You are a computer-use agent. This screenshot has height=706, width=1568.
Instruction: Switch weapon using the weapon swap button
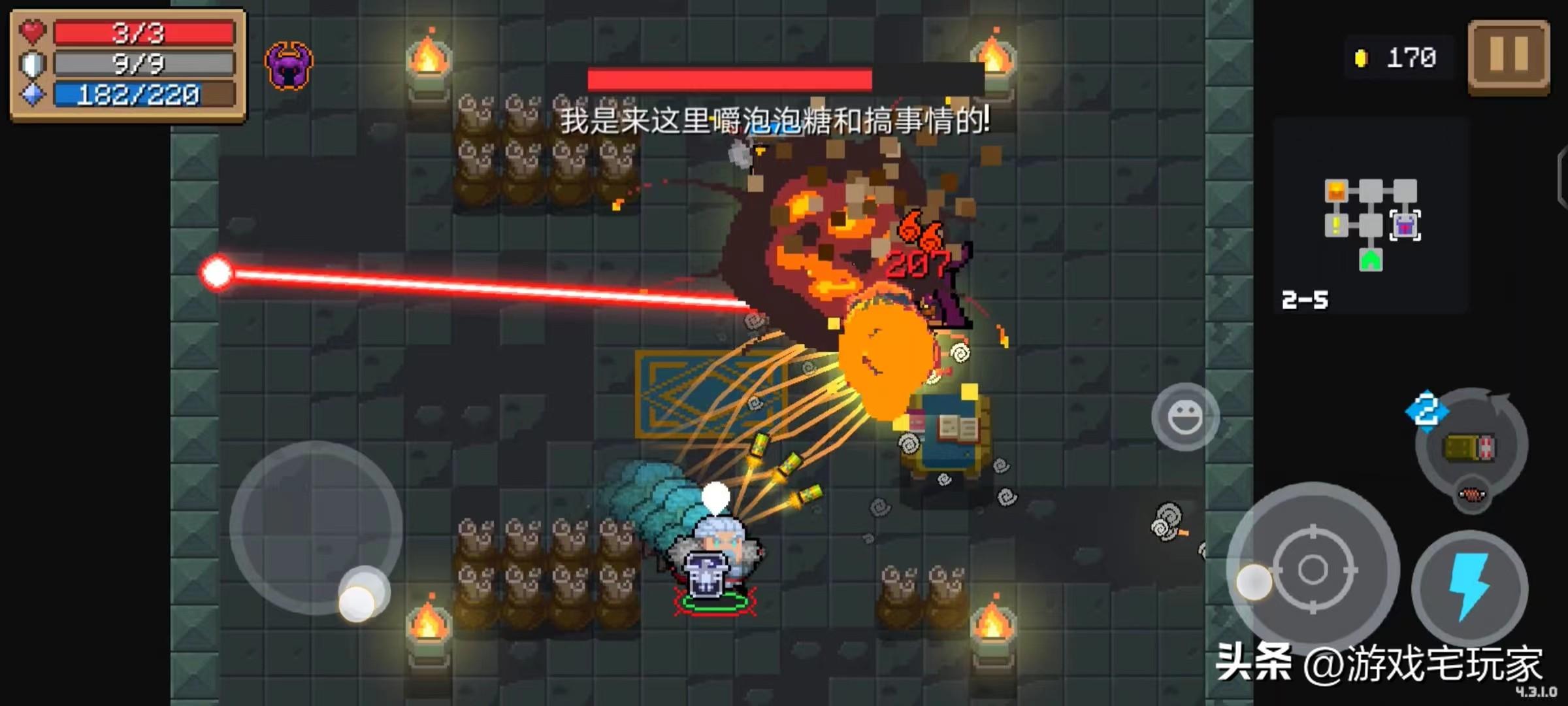[x=1471, y=447]
